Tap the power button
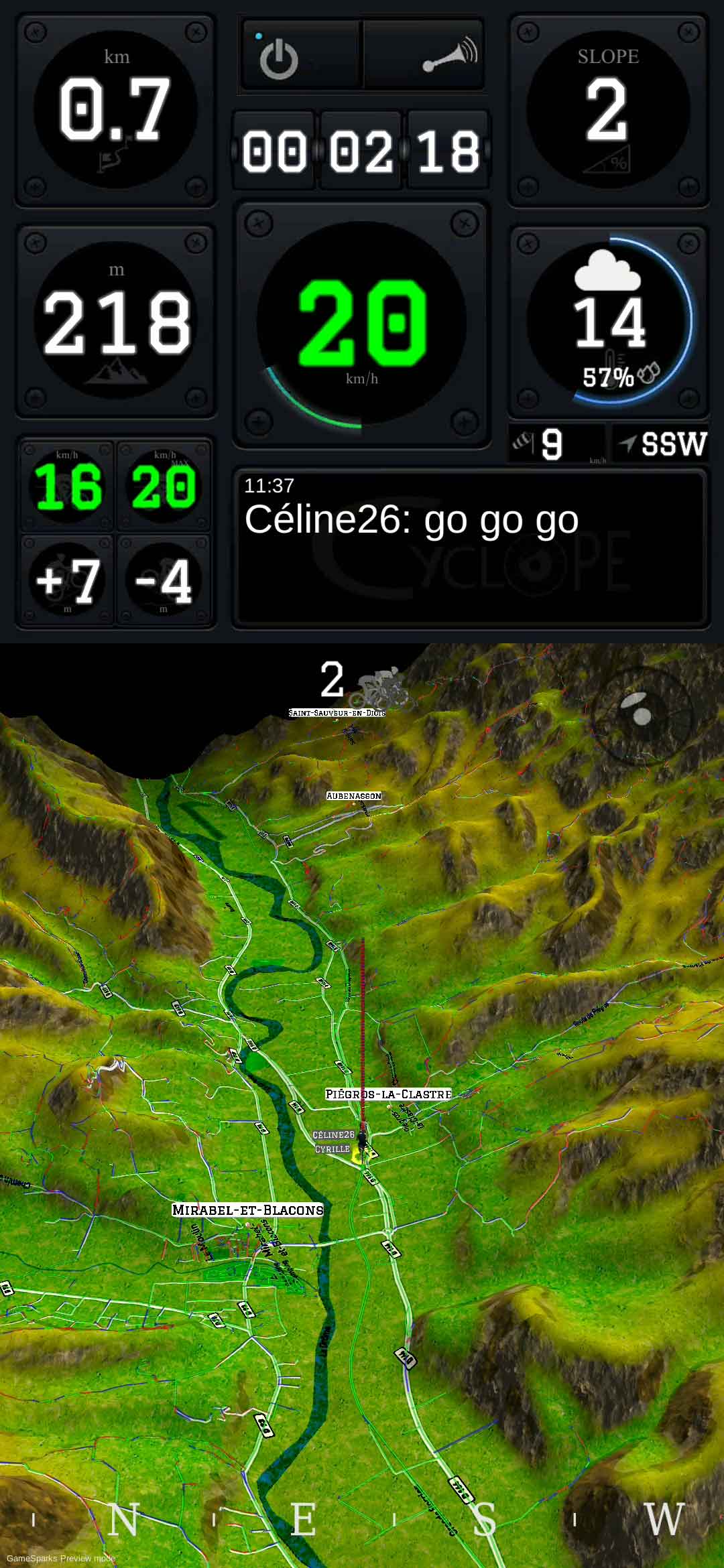Image resolution: width=724 pixels, height=1568 pixels. click(279, 58)
